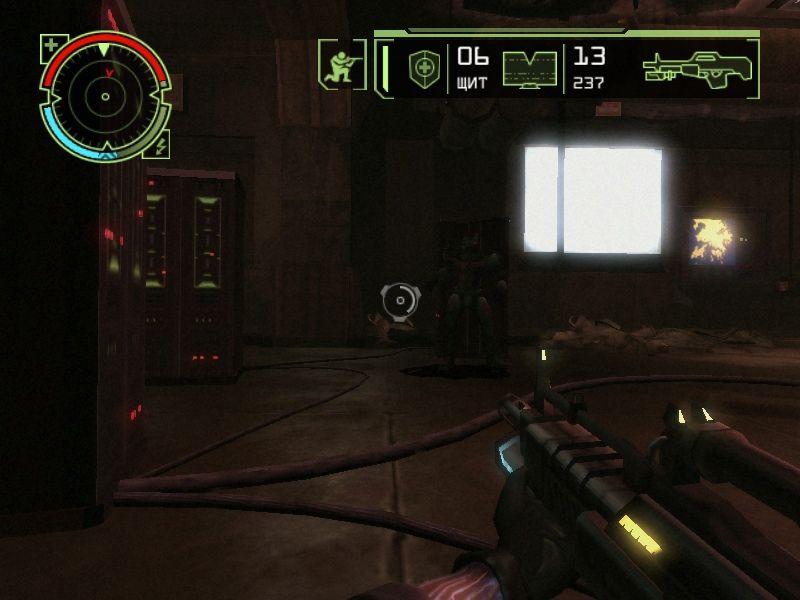Click the plus health icon beside the radar
800x600 pixels.
click(51, 45)
